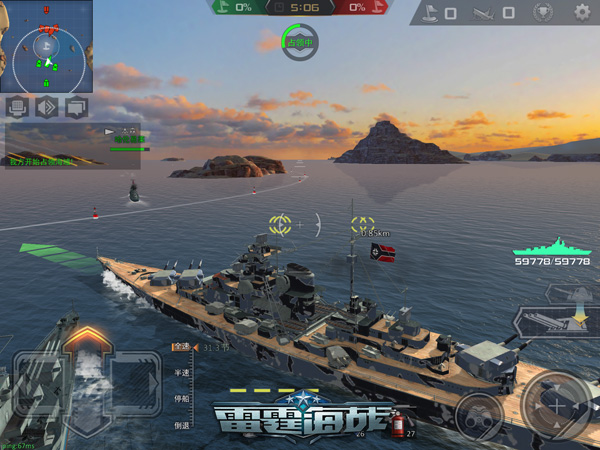Viewport: 600px width, 450px height.
Task: Toggle the speaker quick-voice button
Action: click(46, 107)
